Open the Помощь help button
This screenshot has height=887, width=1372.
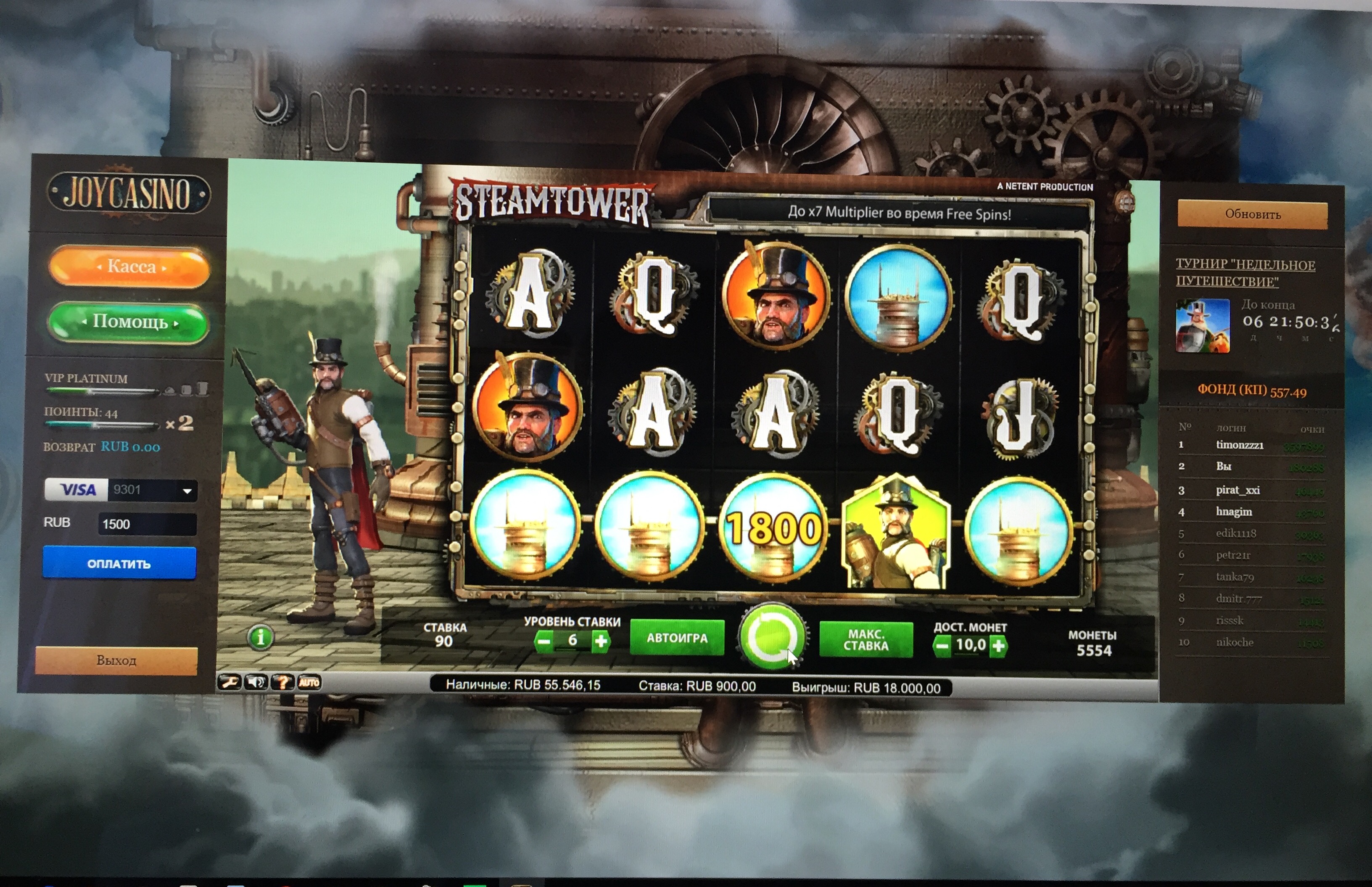(129, 322)
